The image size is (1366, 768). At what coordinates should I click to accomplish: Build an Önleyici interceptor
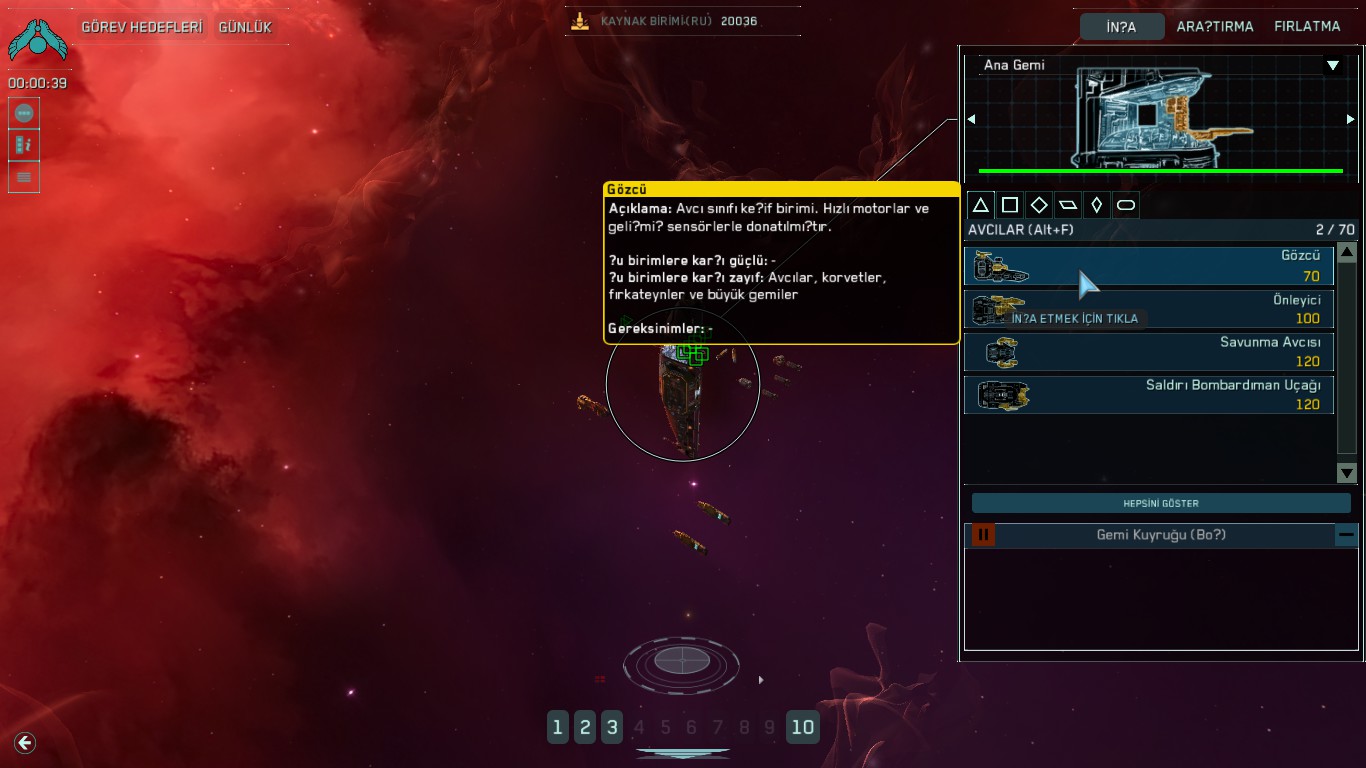click(x=1148, y=309)
